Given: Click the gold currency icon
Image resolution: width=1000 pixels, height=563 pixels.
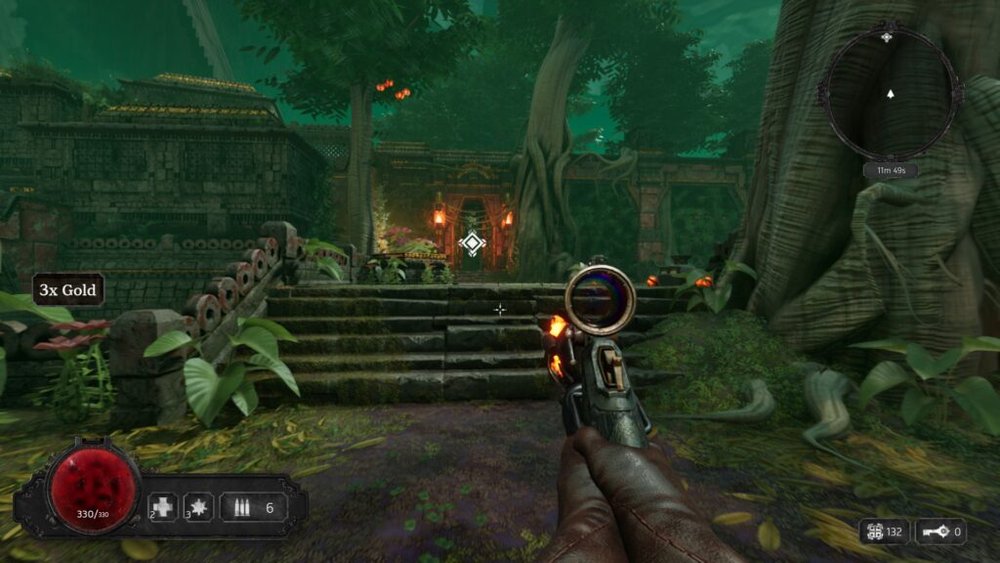Looking at the screenshot, I should pos(874,532).
